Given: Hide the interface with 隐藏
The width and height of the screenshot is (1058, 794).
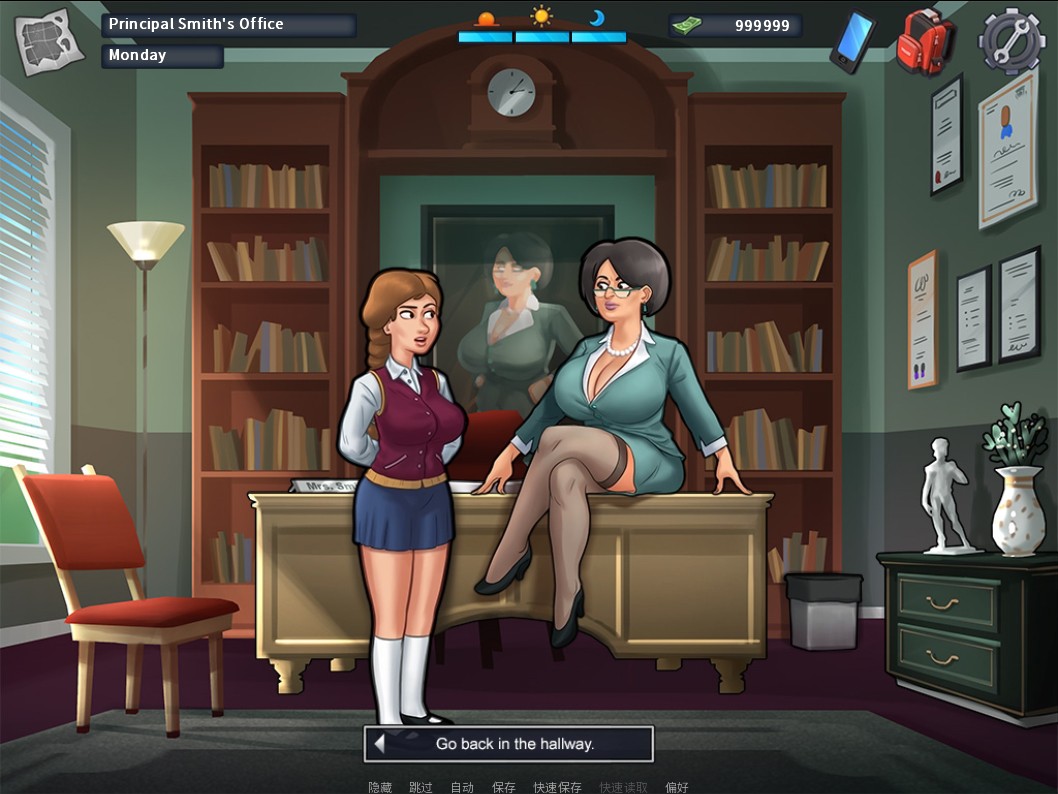Looking at the screenshot, I should [380, 787].
